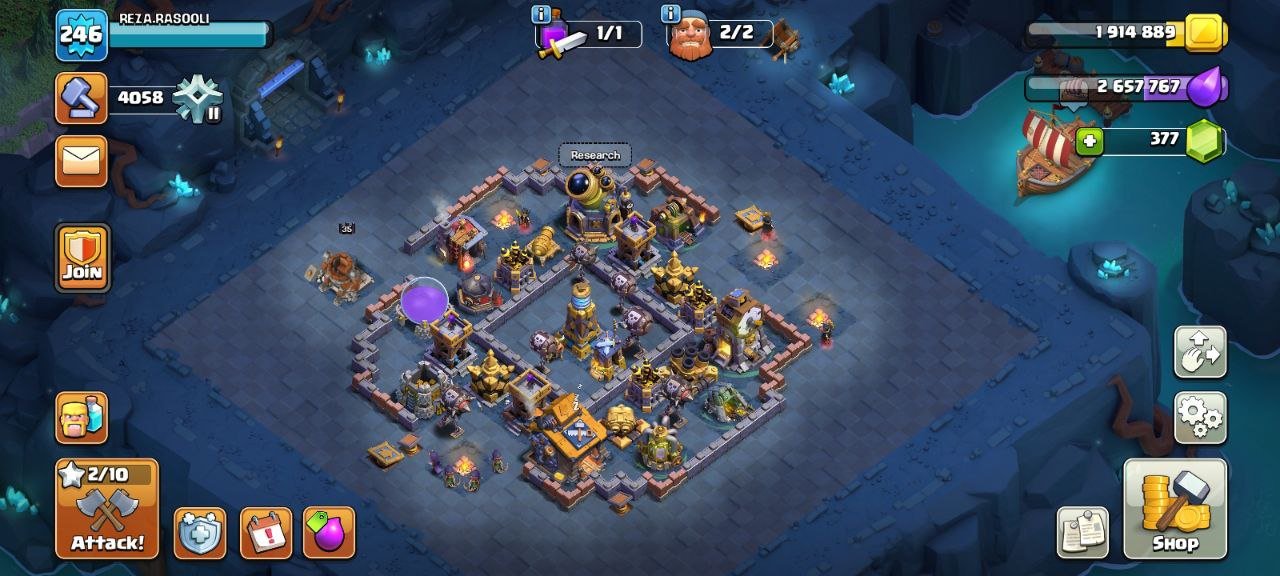The image size is (1280, 576).
Task: Open the purple elixir offer tag icon
Action: tap(329, 533)
